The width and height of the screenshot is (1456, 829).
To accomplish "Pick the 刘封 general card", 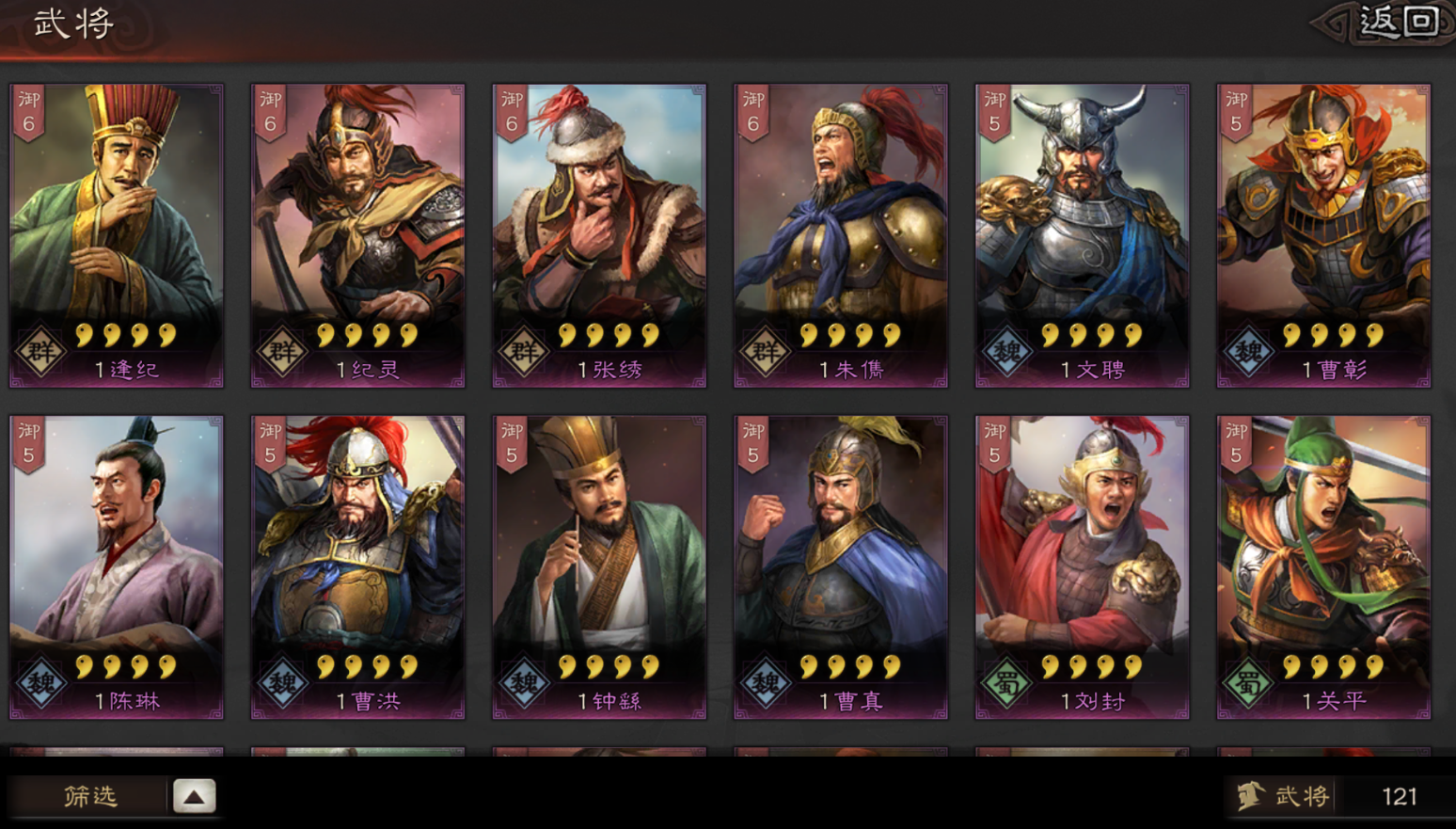I will 1082,567.
